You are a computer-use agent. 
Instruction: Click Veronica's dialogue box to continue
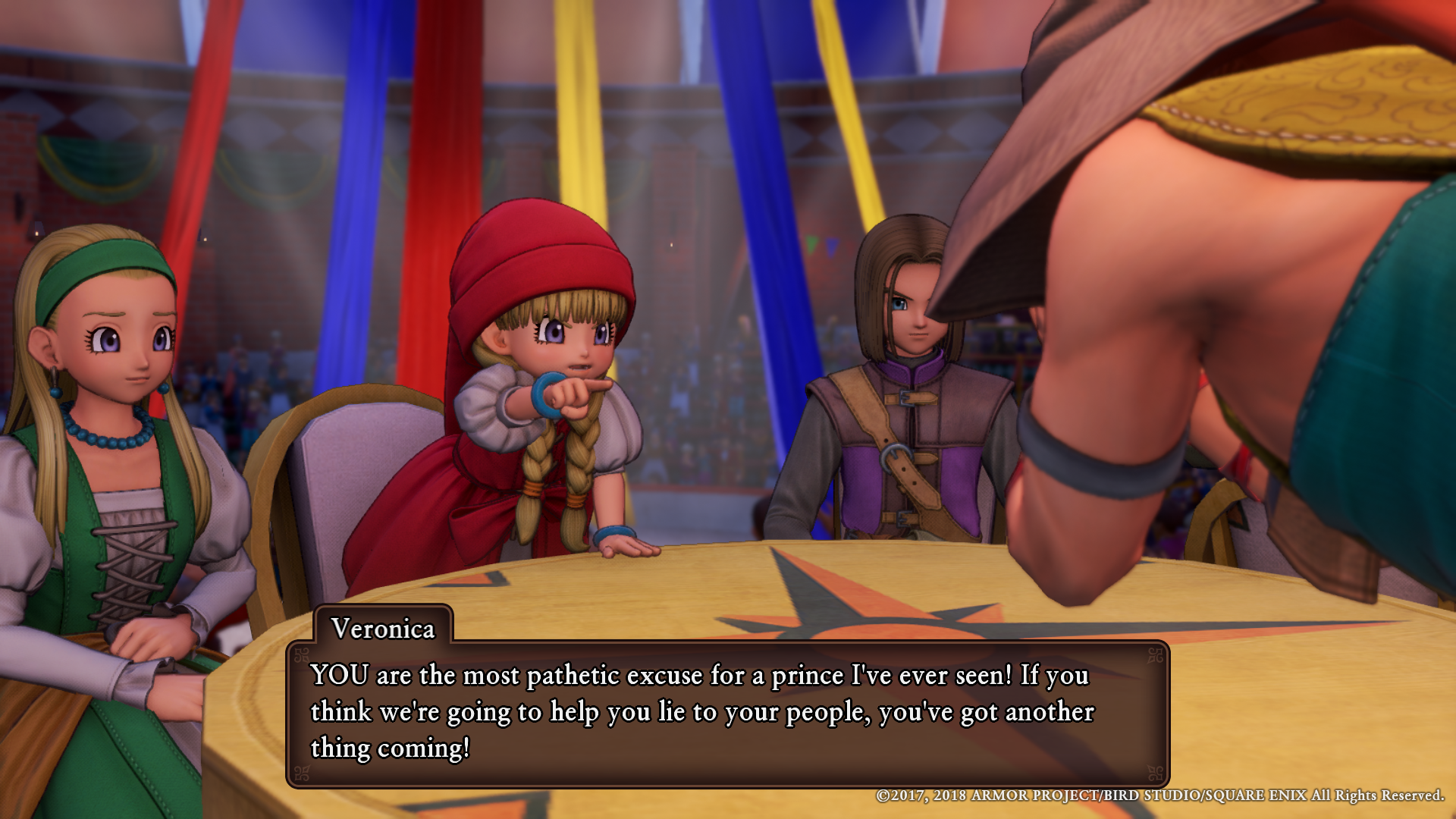pos(727,713)
